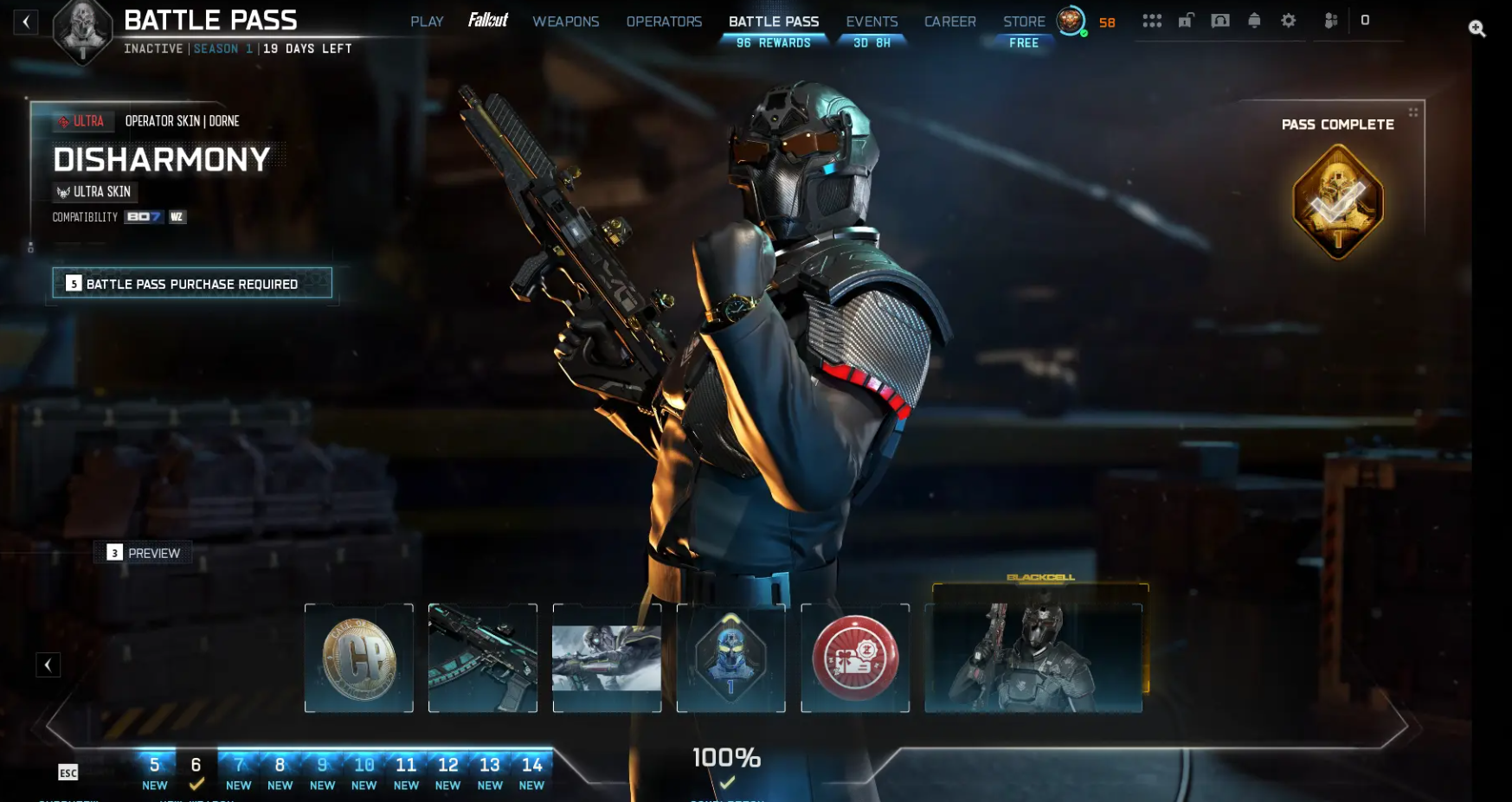Viewport: 1512px width, 802px height.
Task: Click the Battle Pass Purchase Required button
Action: 192,283
